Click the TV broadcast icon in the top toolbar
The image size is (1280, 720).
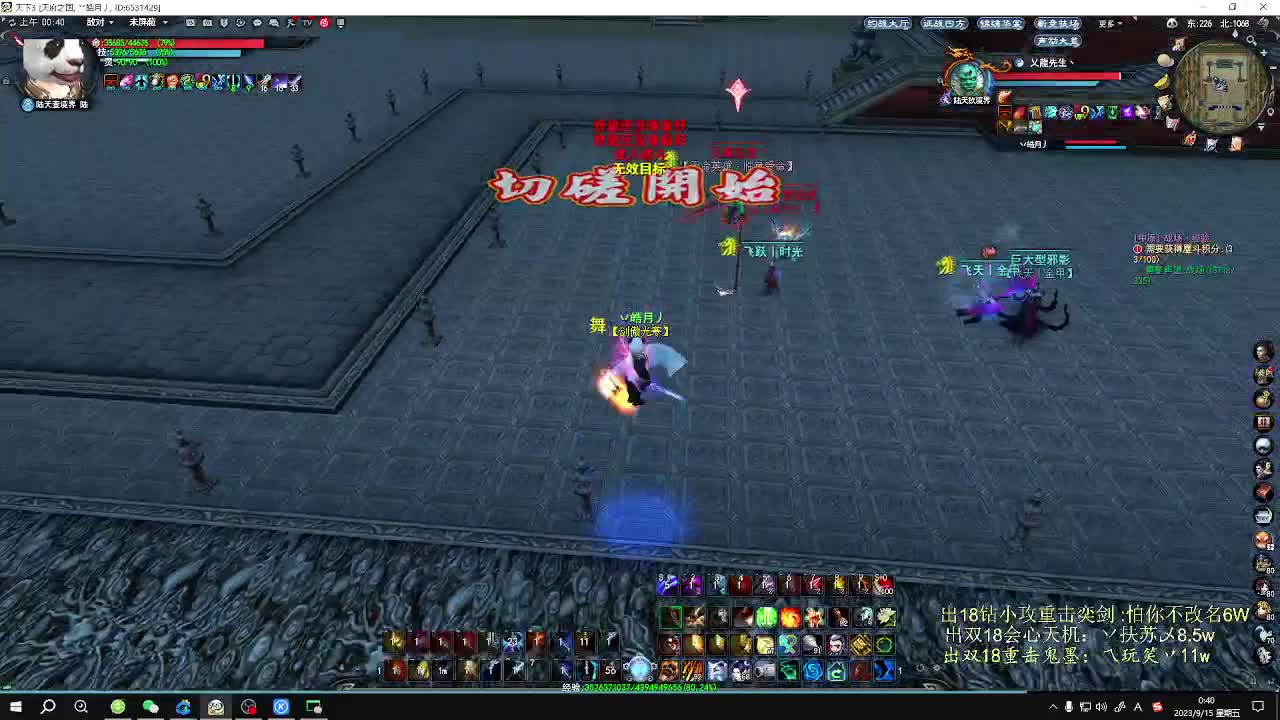(306, 23)
